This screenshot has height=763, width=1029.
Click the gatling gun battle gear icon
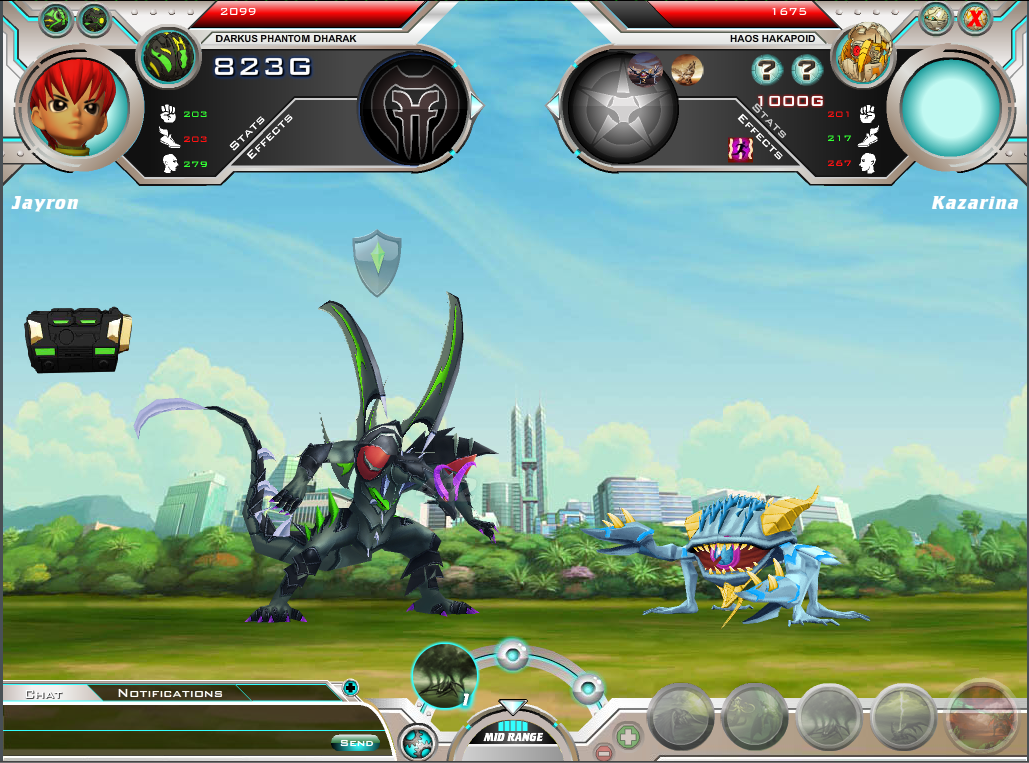coord(78,339)
